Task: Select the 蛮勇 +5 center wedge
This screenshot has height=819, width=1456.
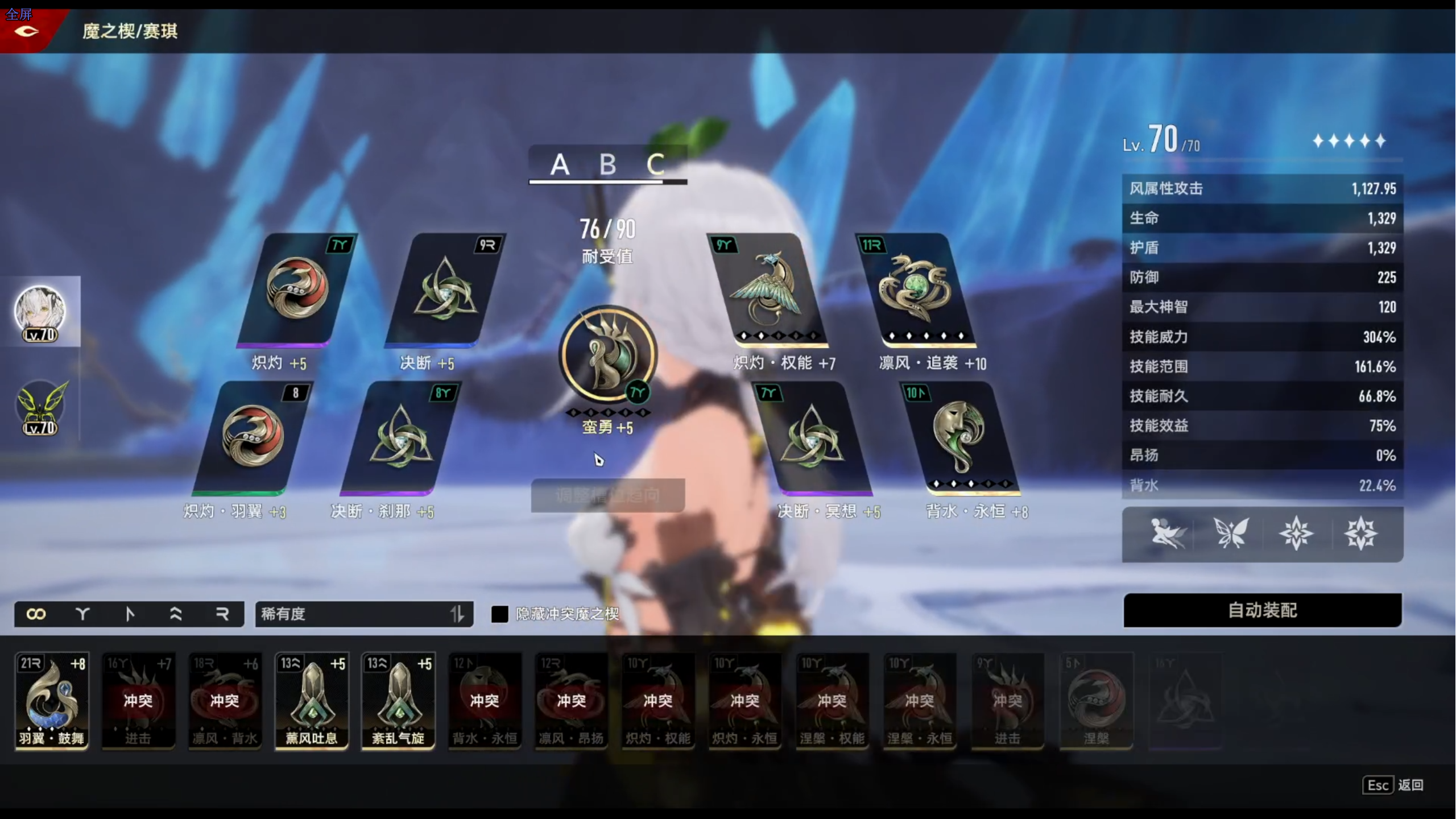Action: click(608, 354)
